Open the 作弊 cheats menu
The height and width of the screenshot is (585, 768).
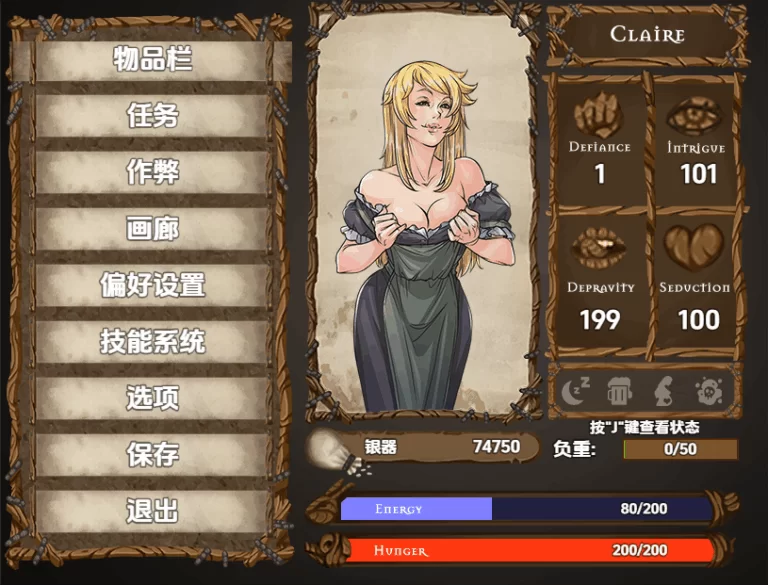click(153, 172)
